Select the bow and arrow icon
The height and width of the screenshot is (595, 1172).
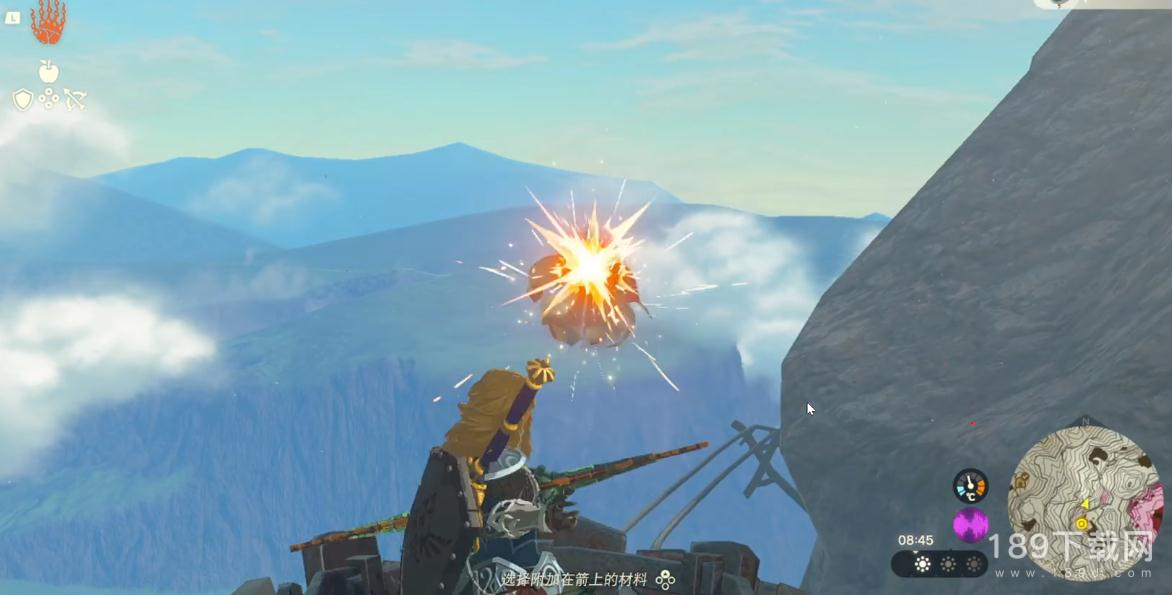75,99
